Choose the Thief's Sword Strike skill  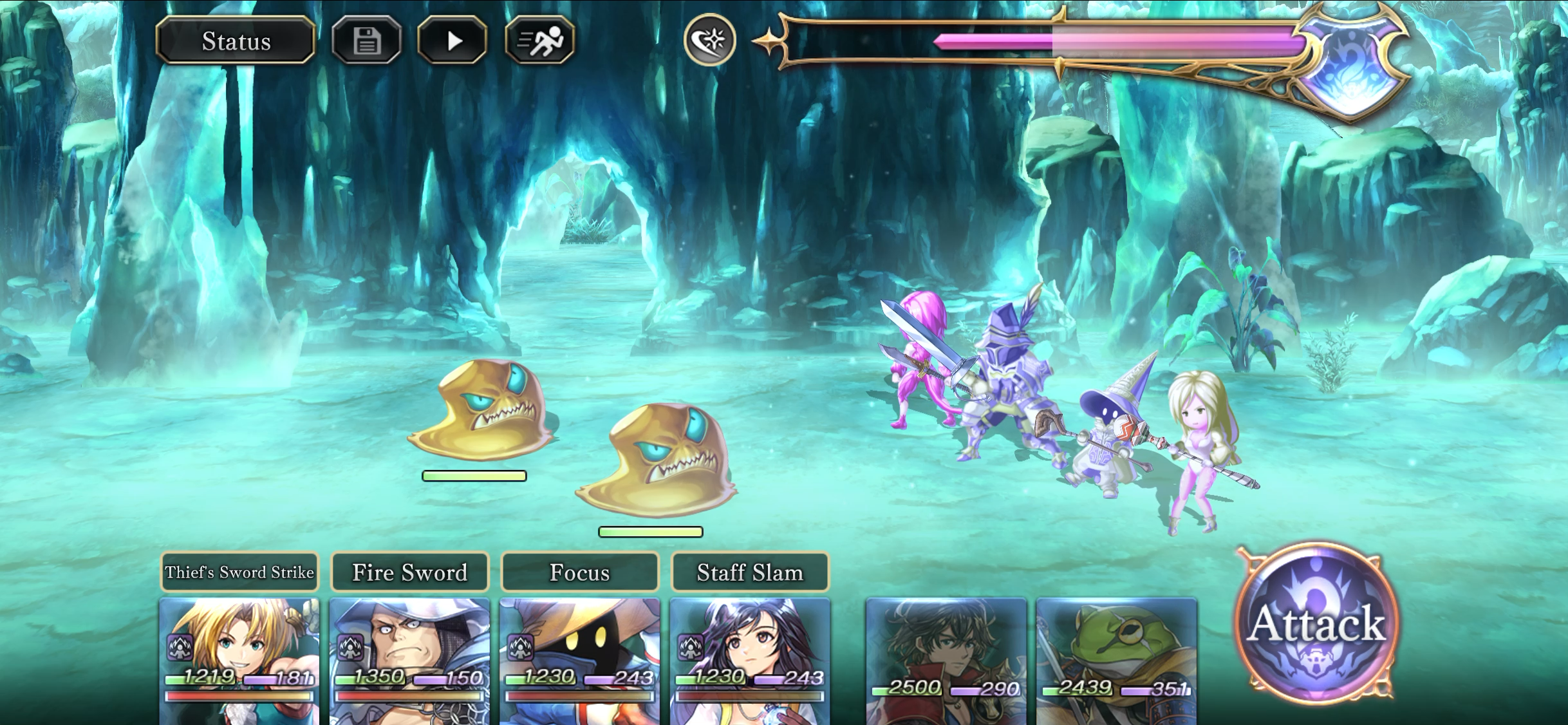(x=239, y=572)
